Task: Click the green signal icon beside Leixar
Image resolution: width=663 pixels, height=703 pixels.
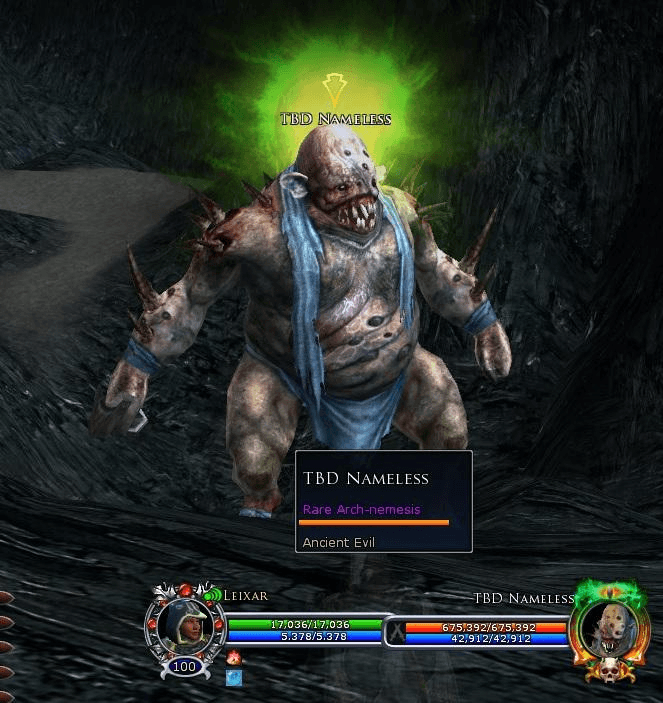Action: [x=212, y=597]
